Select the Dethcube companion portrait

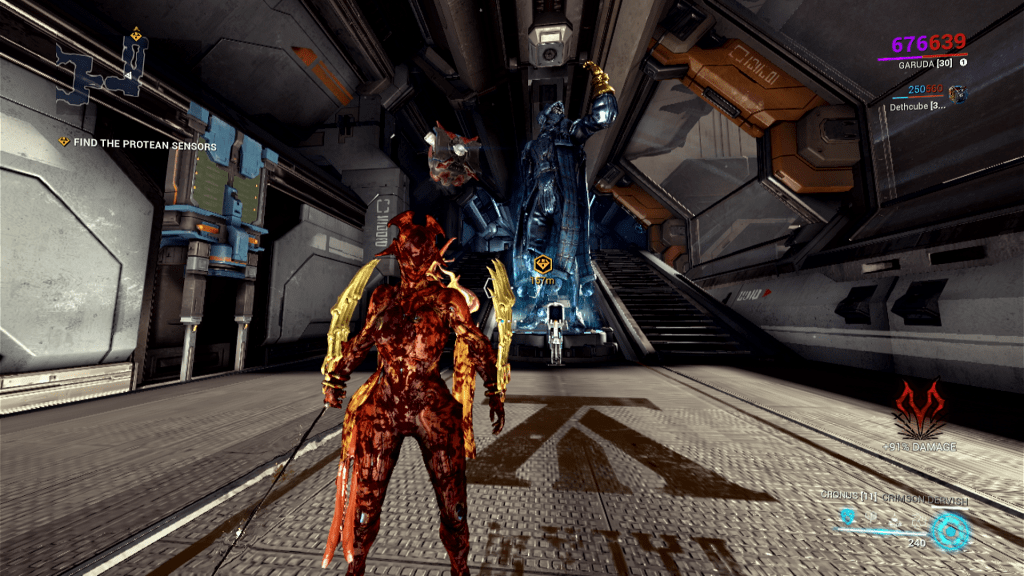[957, 93]
